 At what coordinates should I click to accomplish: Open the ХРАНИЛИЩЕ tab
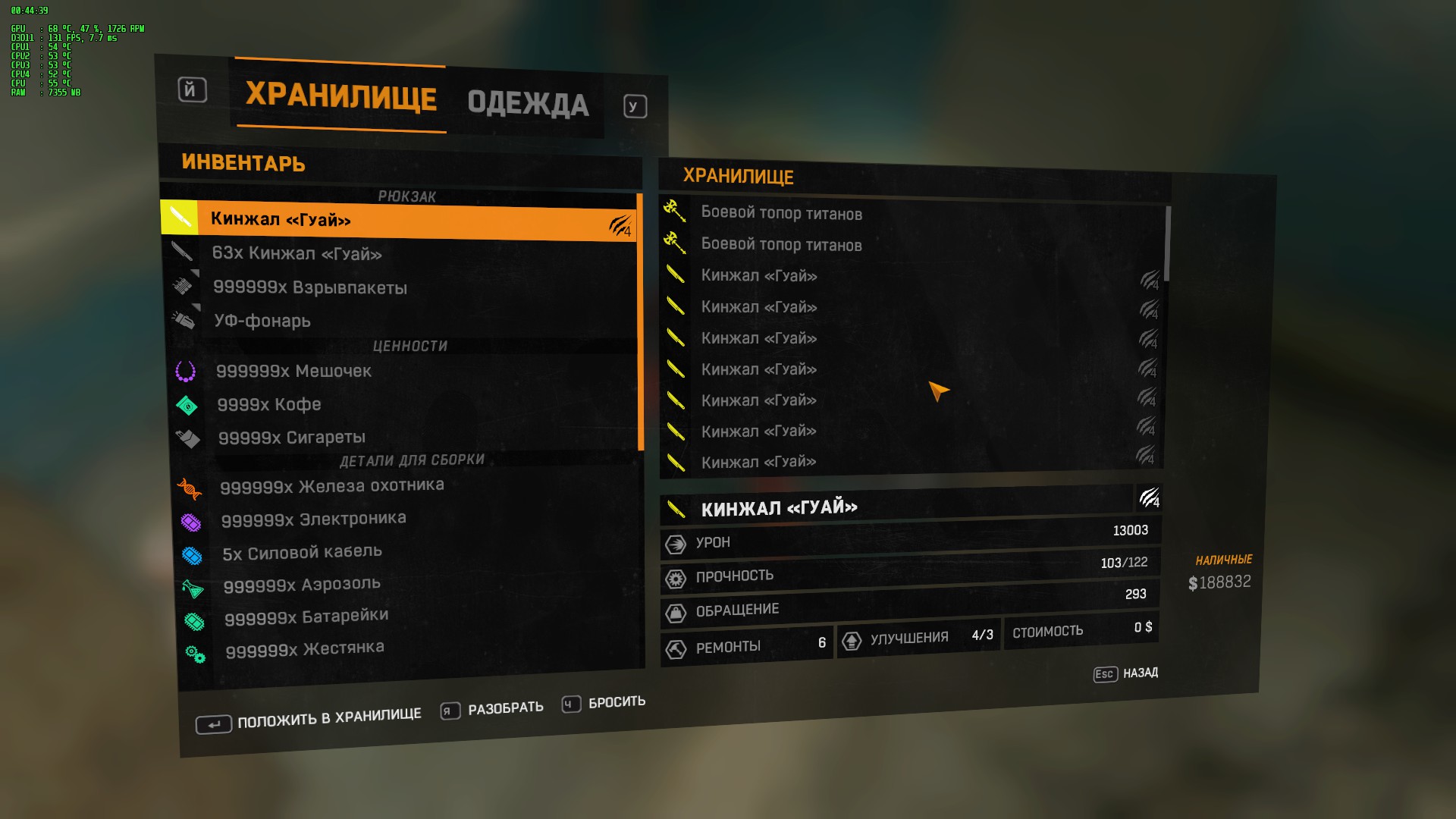tap(340, 99)
